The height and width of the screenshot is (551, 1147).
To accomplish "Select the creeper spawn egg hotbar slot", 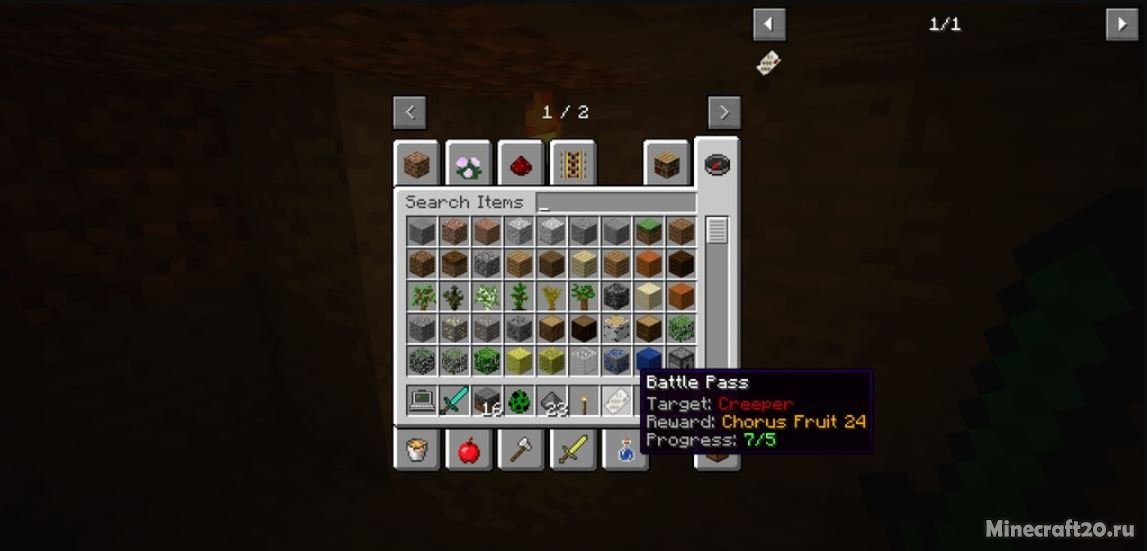I will (x=519, y=401).
